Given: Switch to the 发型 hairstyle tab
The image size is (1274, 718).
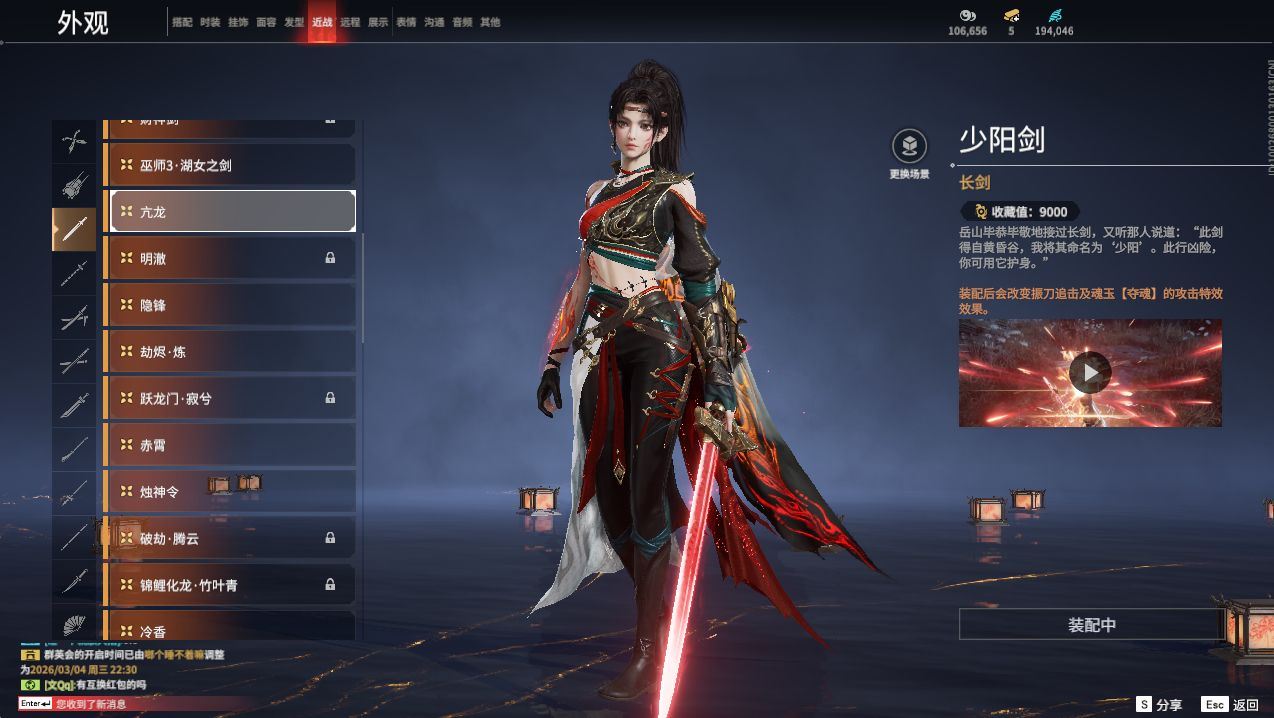Looking at the screenshot, I should [x=294, y=22].
